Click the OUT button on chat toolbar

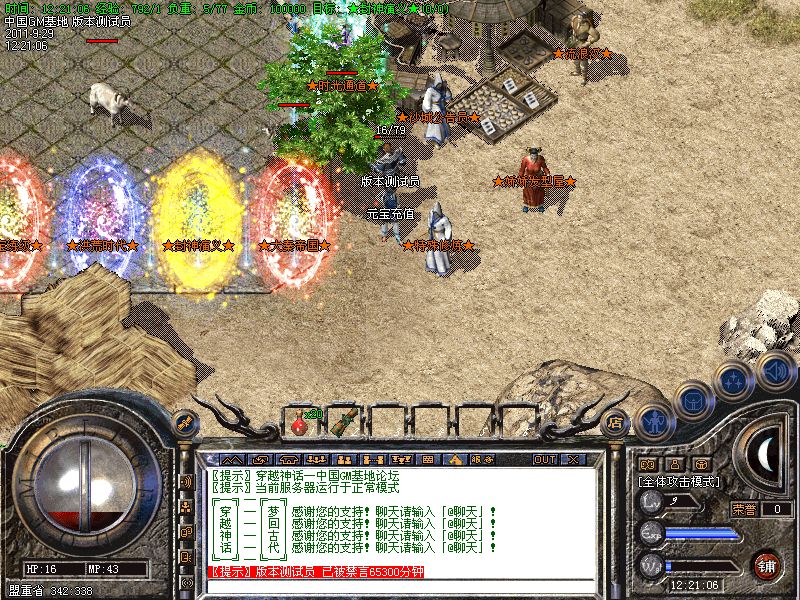pos(544,460)
